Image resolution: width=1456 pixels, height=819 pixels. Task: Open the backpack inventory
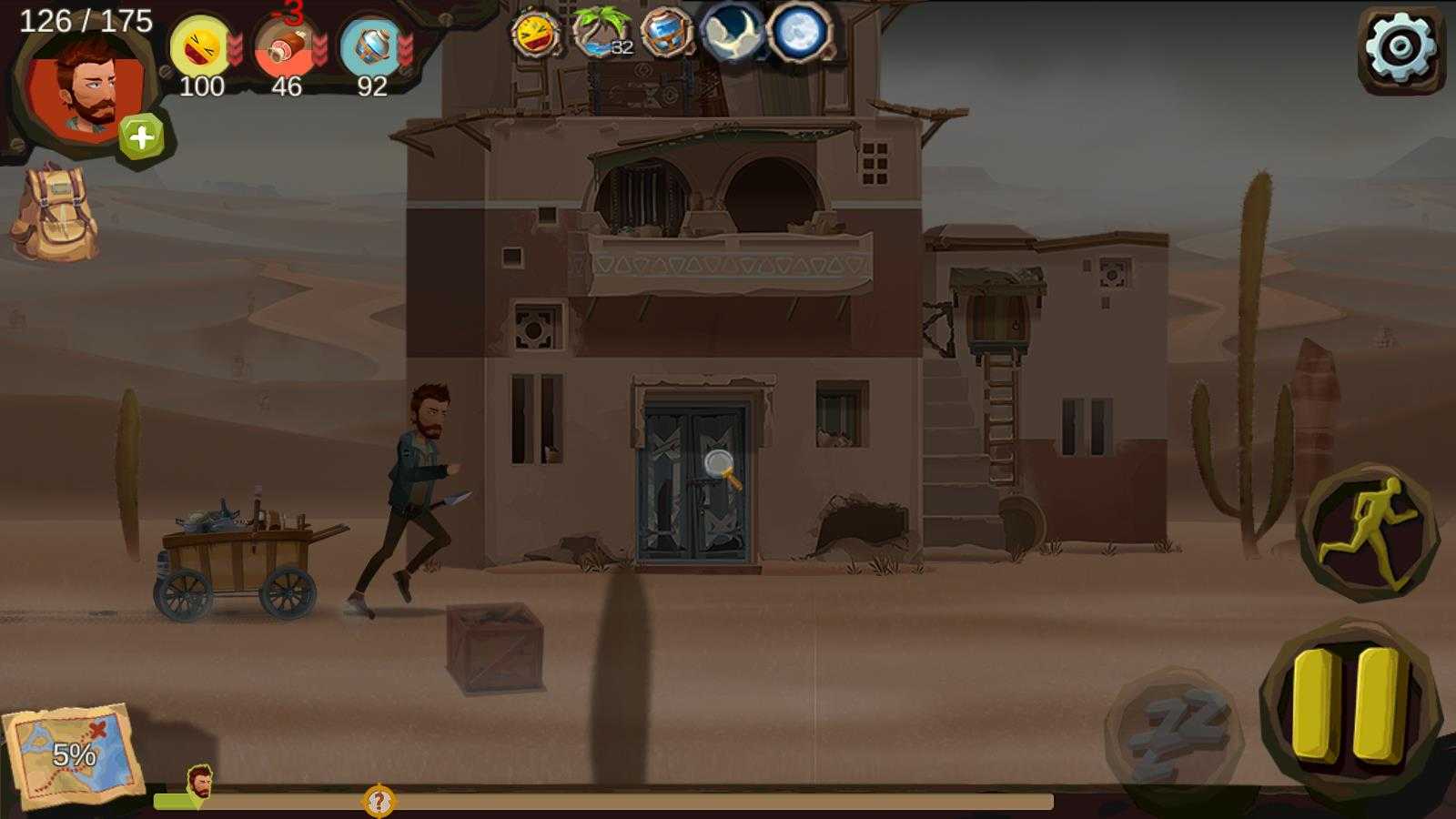click(x=55, y=214)
